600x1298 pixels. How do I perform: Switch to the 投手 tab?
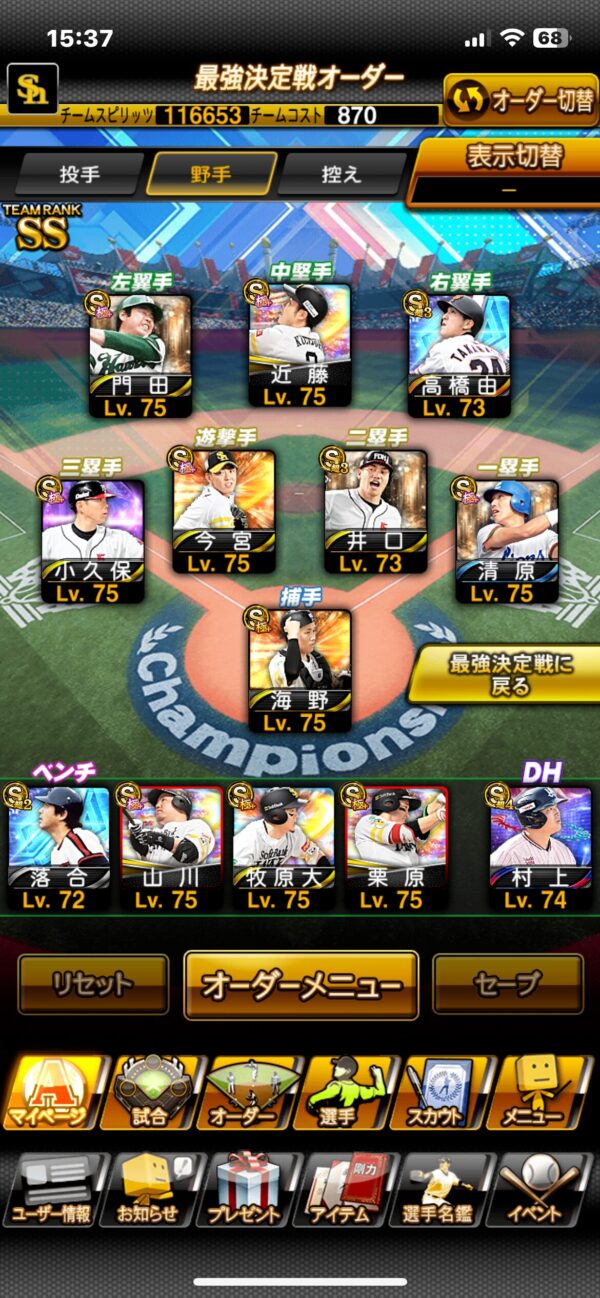(80, 174)
